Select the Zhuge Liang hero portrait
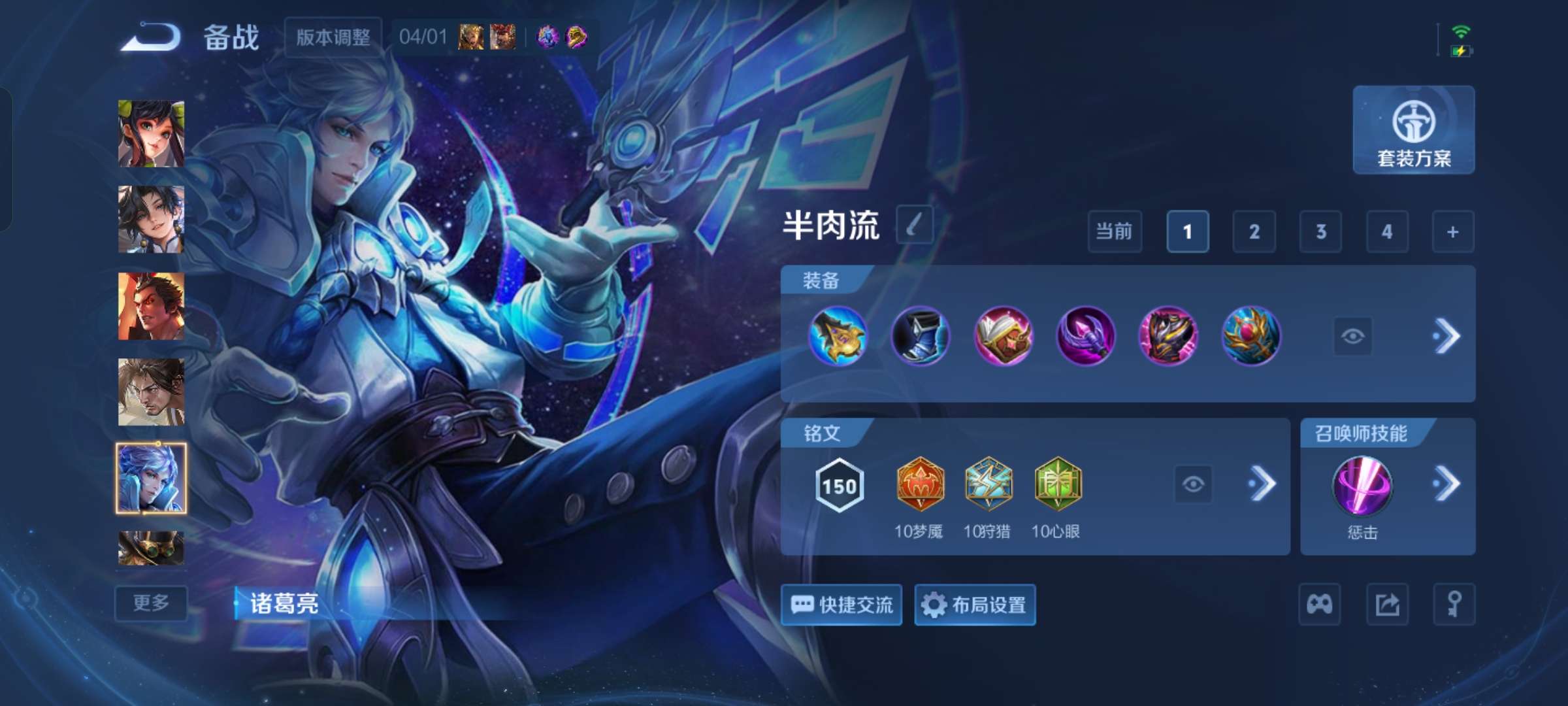 coord(151,477)
